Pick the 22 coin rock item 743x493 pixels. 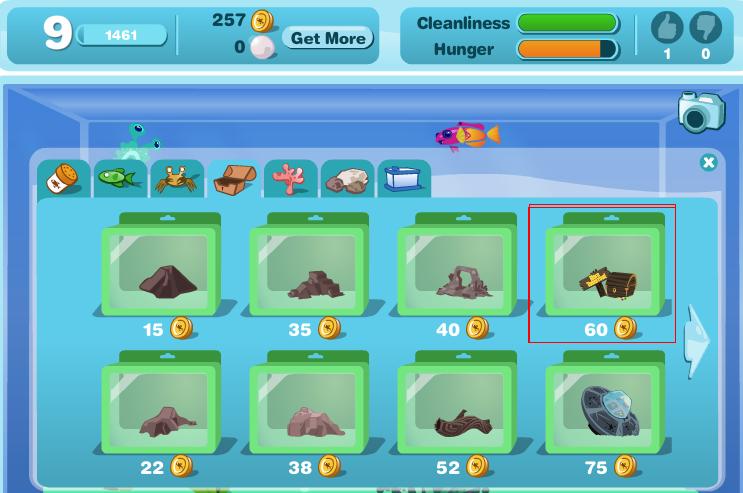[159, 410]
